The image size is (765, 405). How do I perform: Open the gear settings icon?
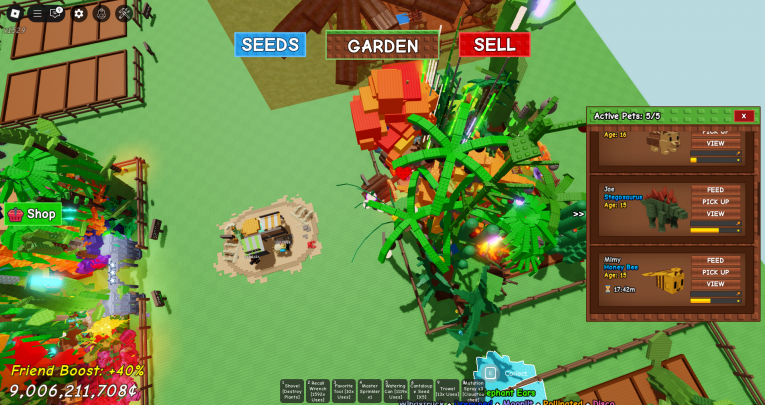tap(79, 13)
